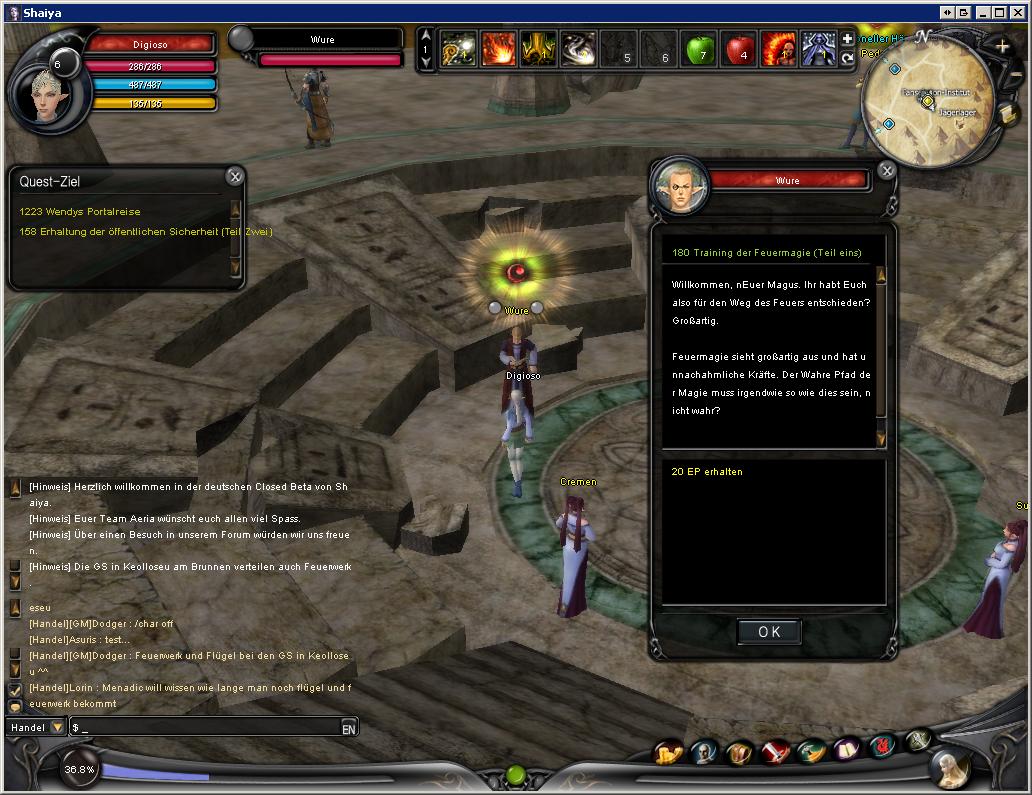Close the Quest-Ziel tracker panel
The height and width of the screenshot is (795, 1032).
click(x=235, y=177)
